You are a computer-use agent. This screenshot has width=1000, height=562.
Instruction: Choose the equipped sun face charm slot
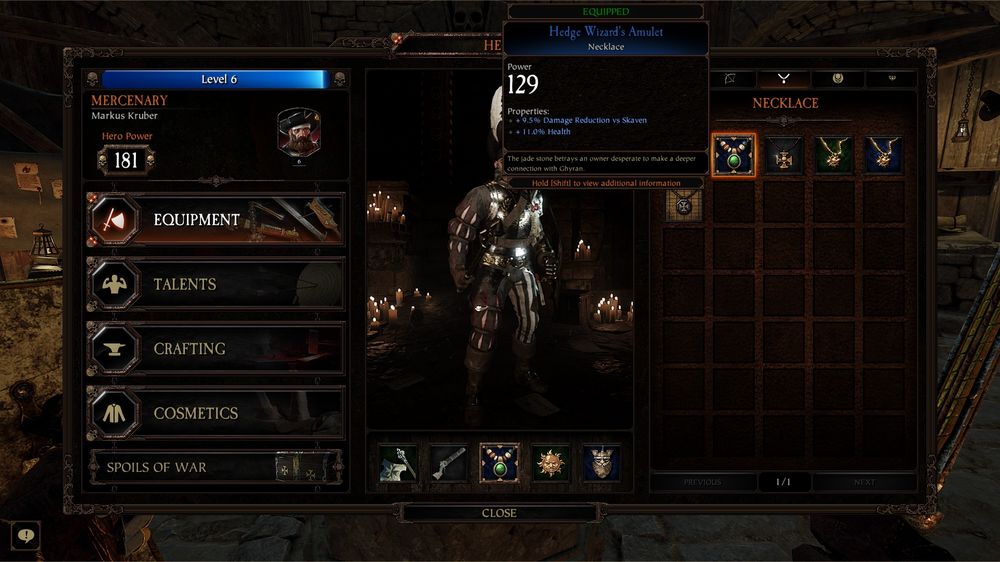pos(550,463)
